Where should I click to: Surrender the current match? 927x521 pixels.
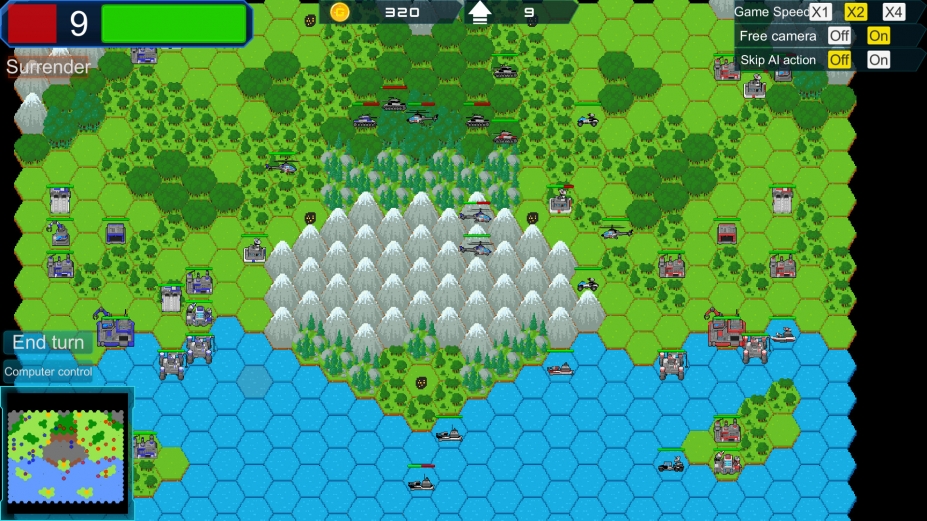[49, 67]
